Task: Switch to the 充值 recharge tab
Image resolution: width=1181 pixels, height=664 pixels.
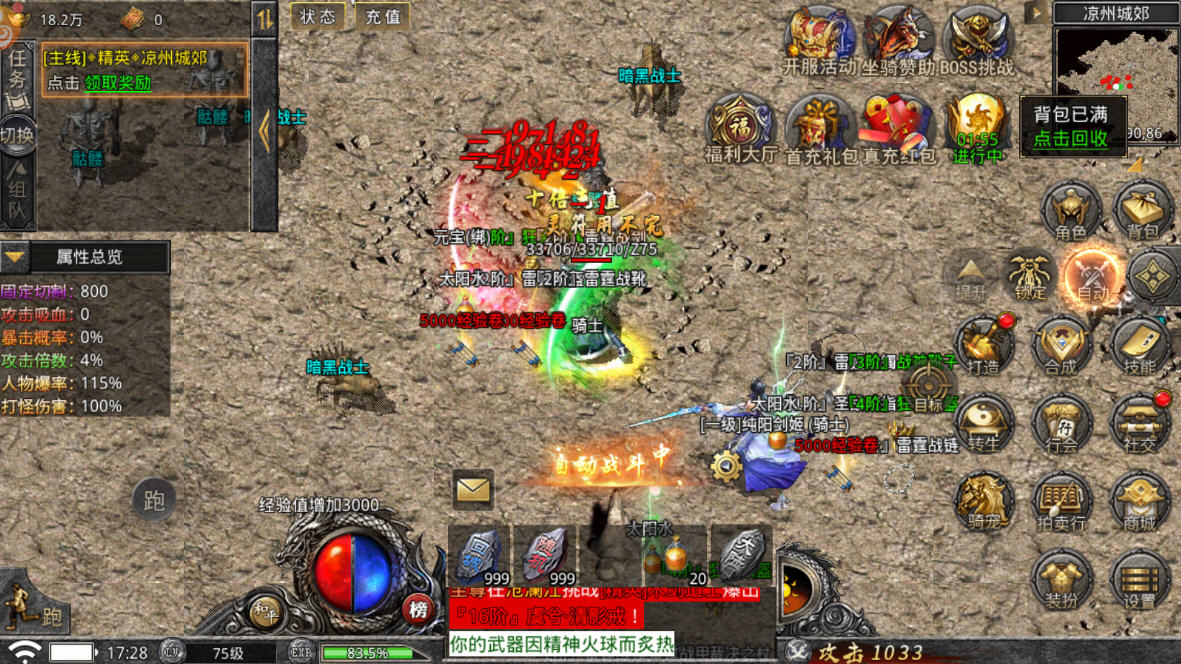Action: click(x=382, y=16)
